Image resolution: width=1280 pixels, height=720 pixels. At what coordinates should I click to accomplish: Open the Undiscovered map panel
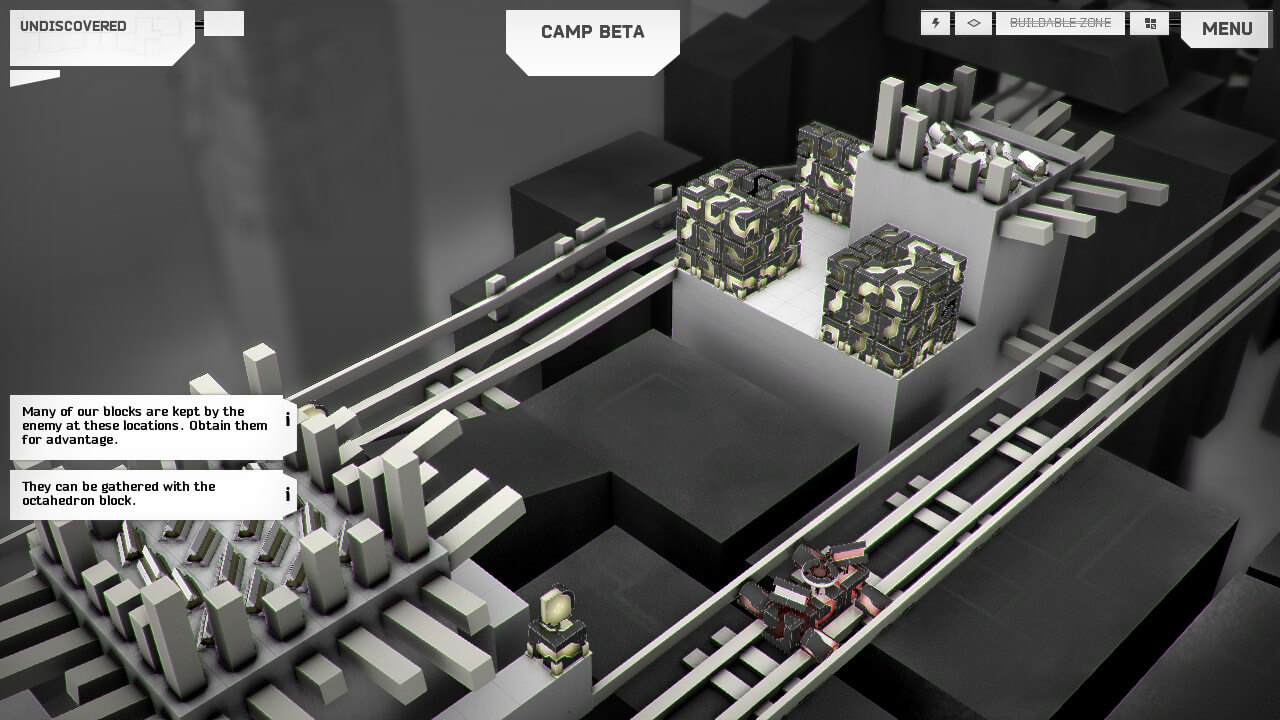(100, 37)
